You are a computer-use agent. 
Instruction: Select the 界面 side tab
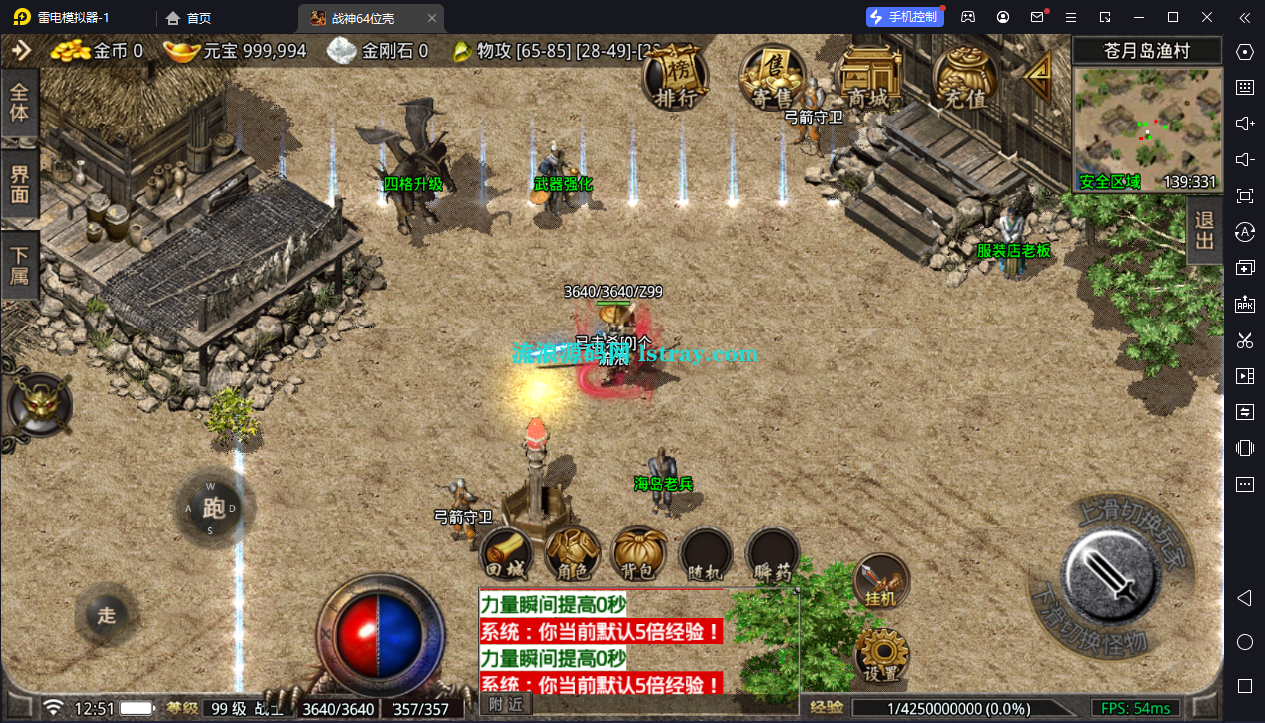click(x=20, y=184)
